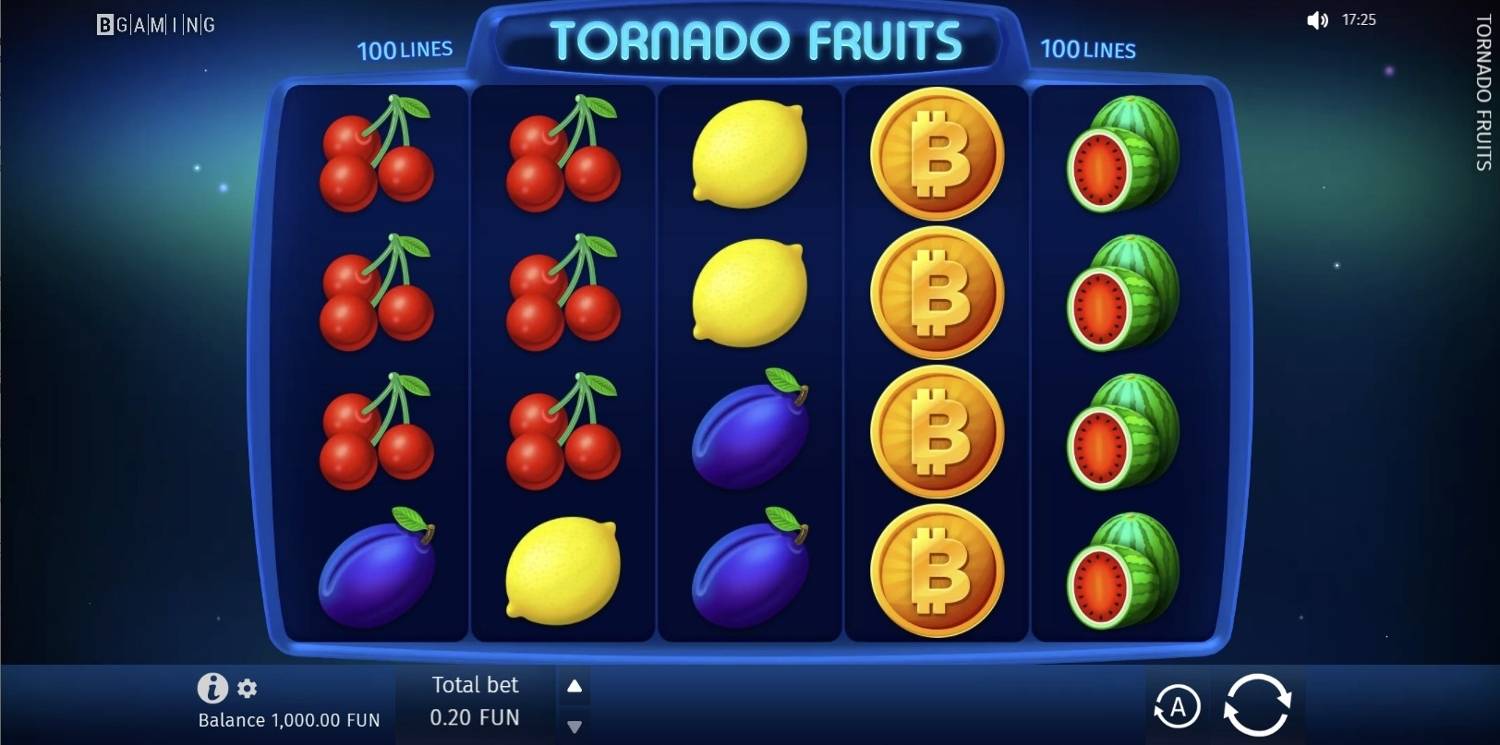Viewport: 1500px width, 745px height.
Task: Click the BGaming logo
Action: (x=155, y=24)
